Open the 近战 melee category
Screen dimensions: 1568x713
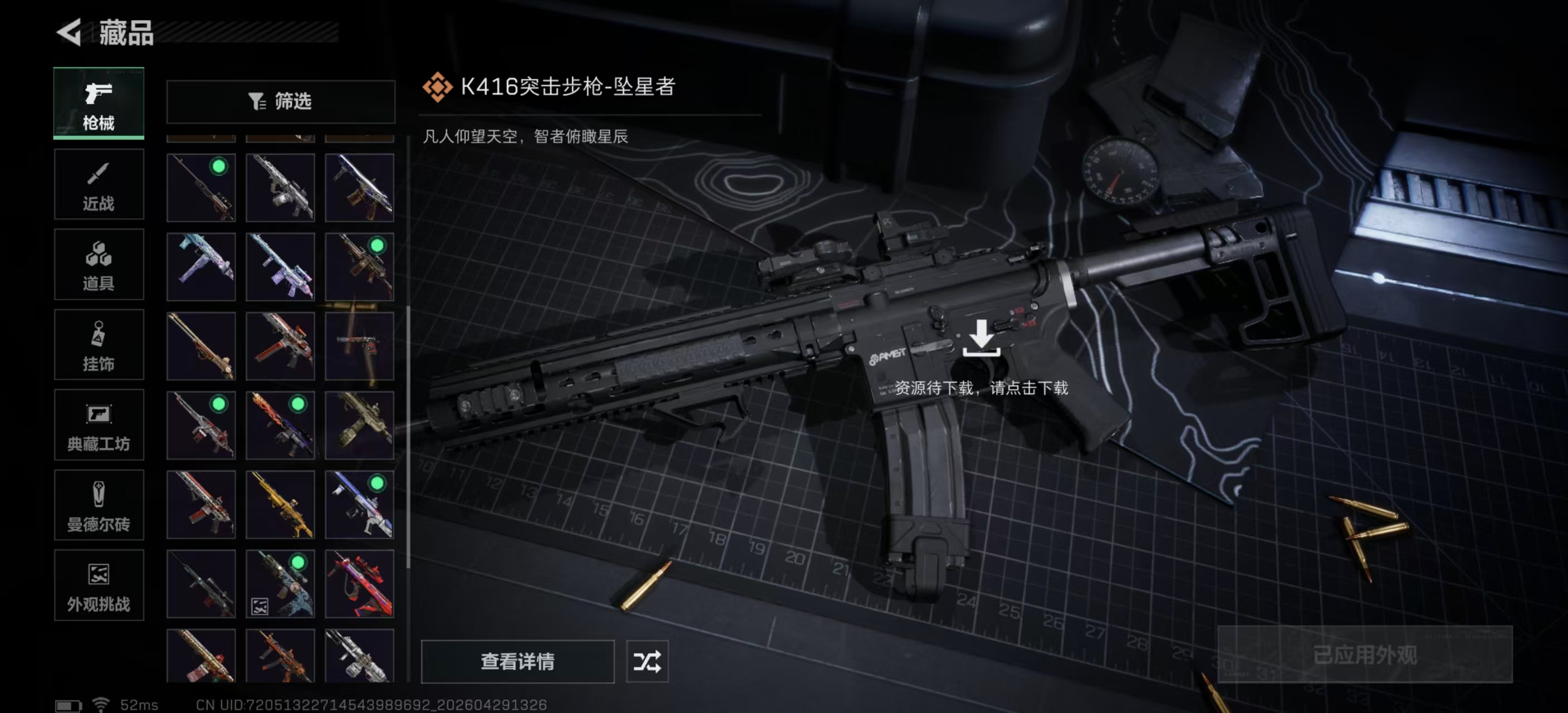point(99,184)
